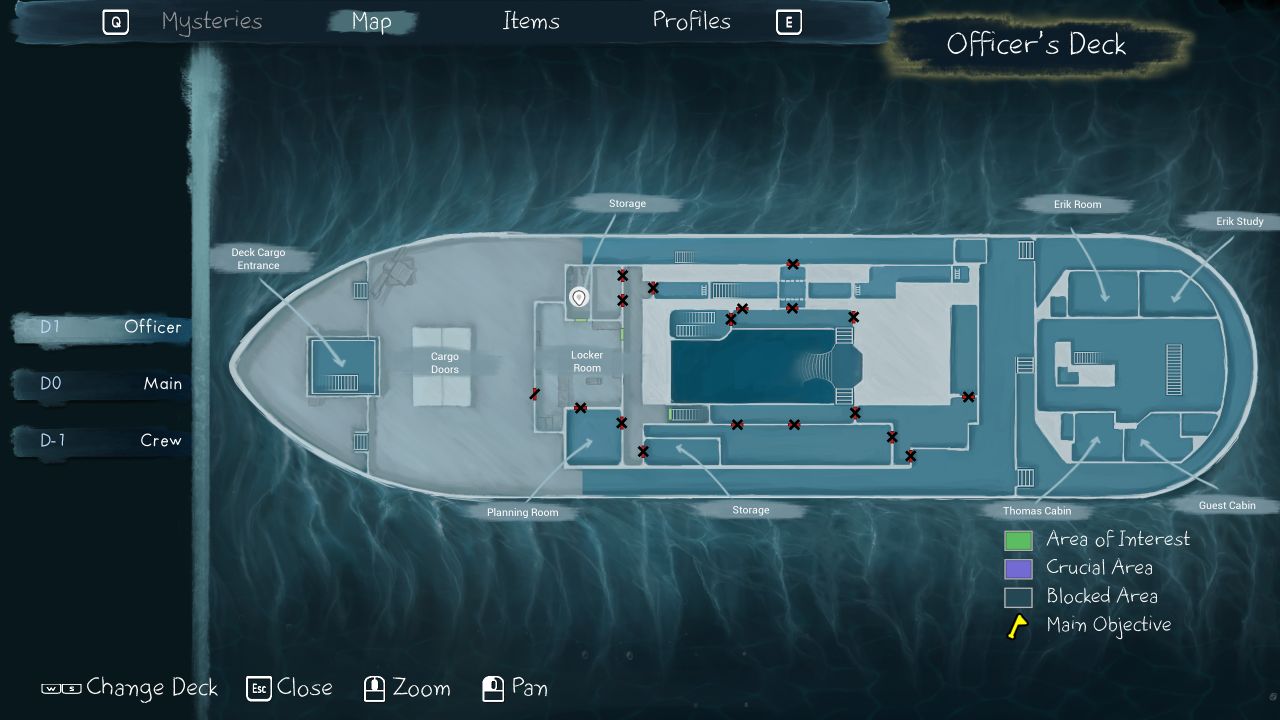Click the Area of Interest legend entry
This screenshot has width=1280, height=720.
click(x=1117, y=540)
